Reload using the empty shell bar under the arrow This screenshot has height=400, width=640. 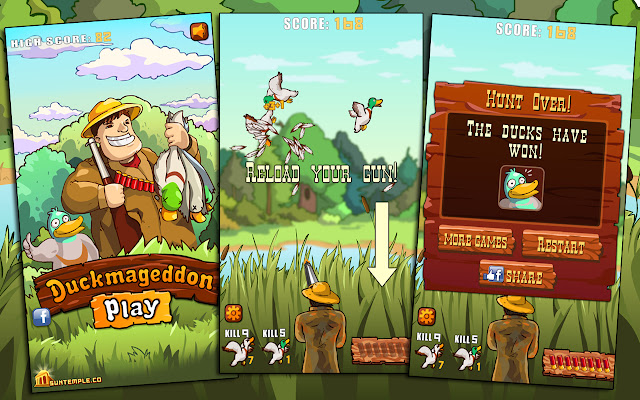[x=380, y=349]
